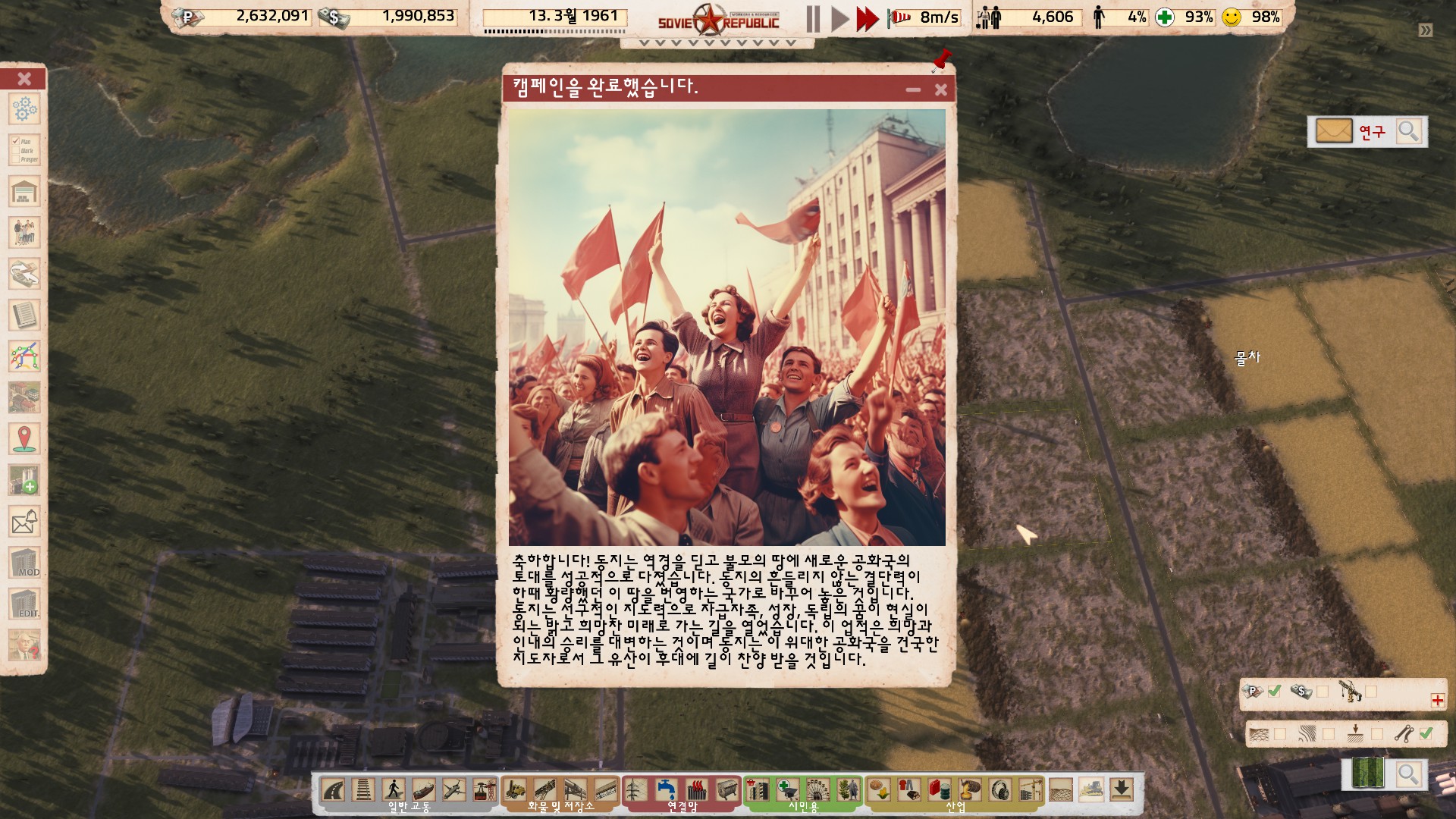Open the roads construction category
The width and height of the screenshot is (1456, 819).
334,790
